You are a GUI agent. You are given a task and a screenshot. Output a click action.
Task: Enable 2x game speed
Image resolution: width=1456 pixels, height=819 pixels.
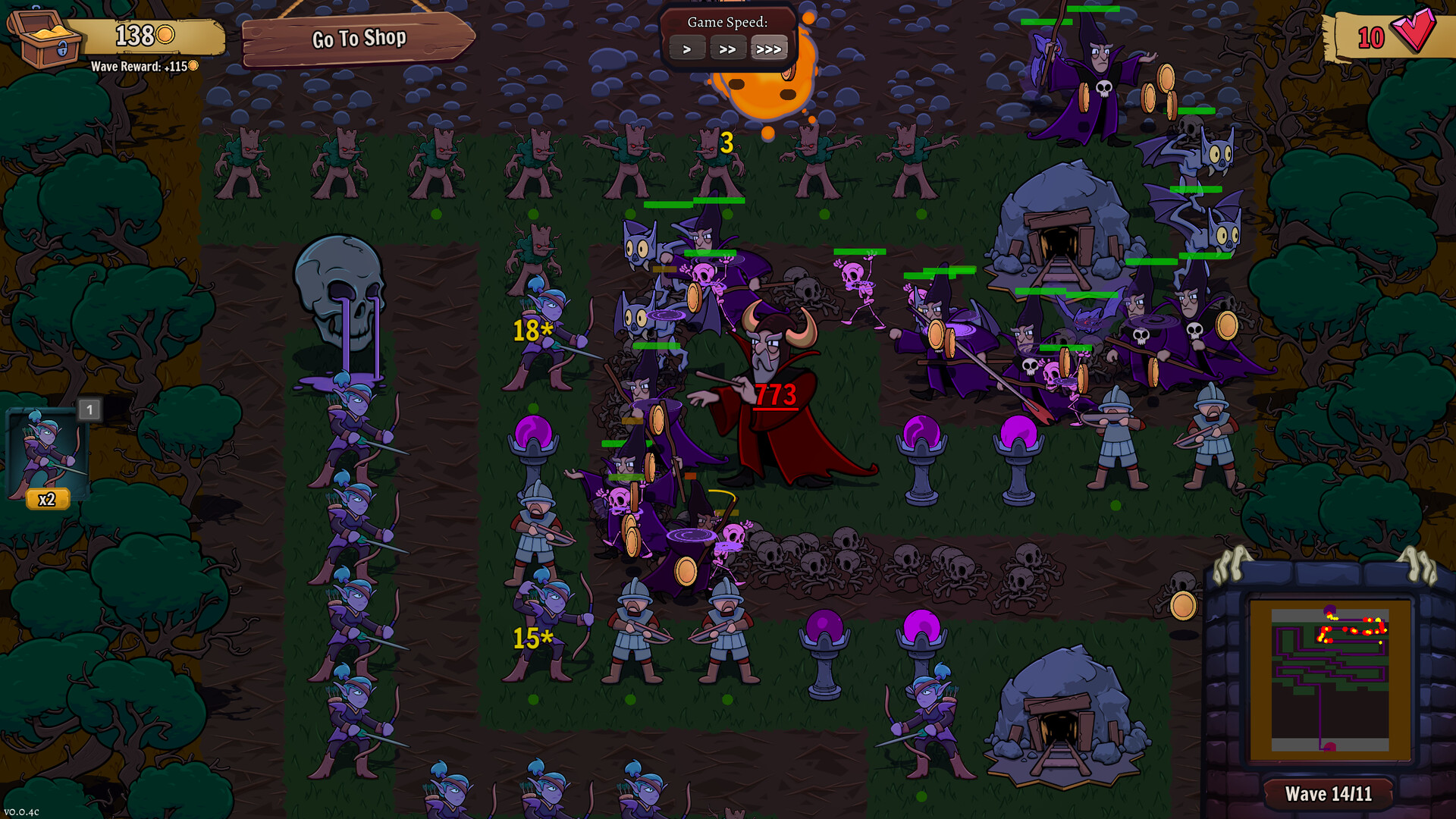click(729, 49)
